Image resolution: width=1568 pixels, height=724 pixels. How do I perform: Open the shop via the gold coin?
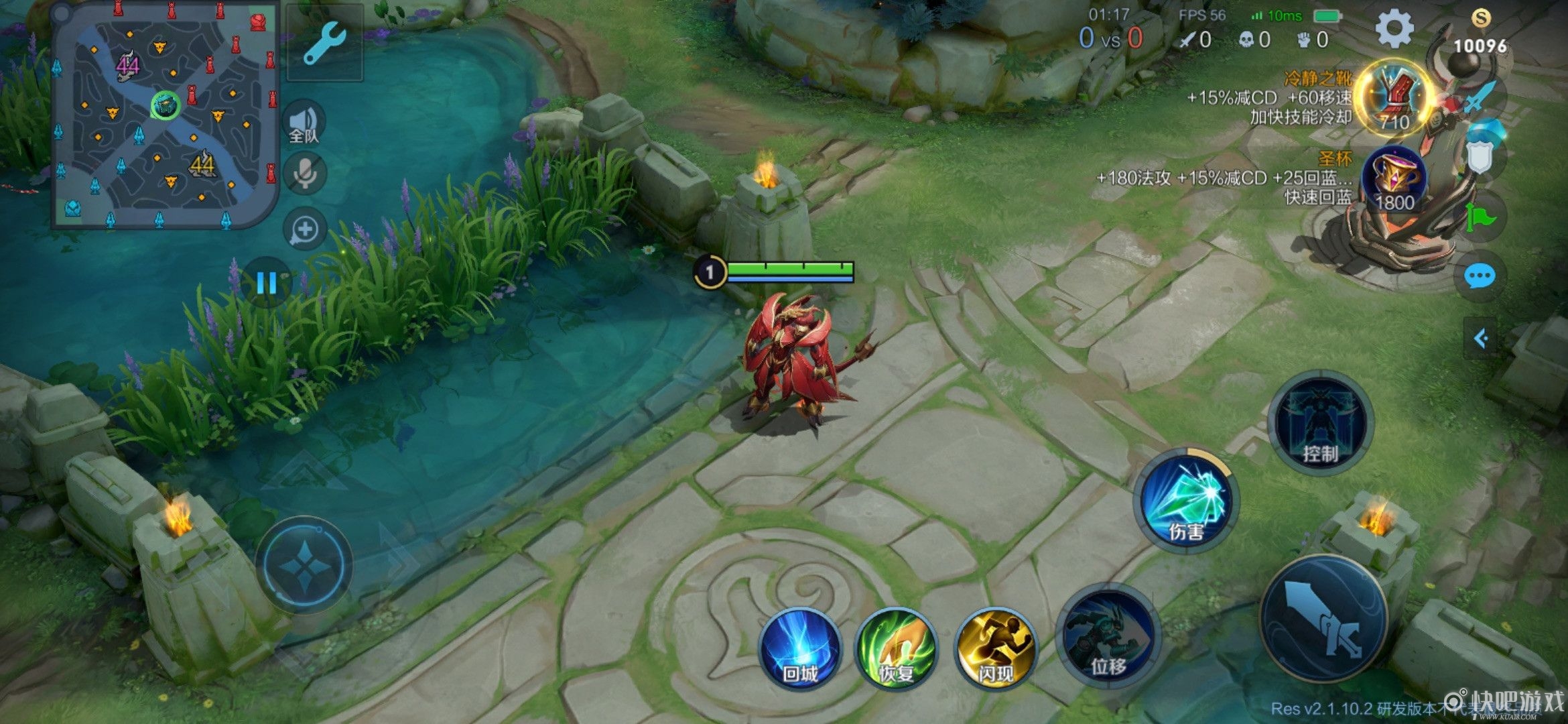pyautogui.click(x=1480, y=30)
